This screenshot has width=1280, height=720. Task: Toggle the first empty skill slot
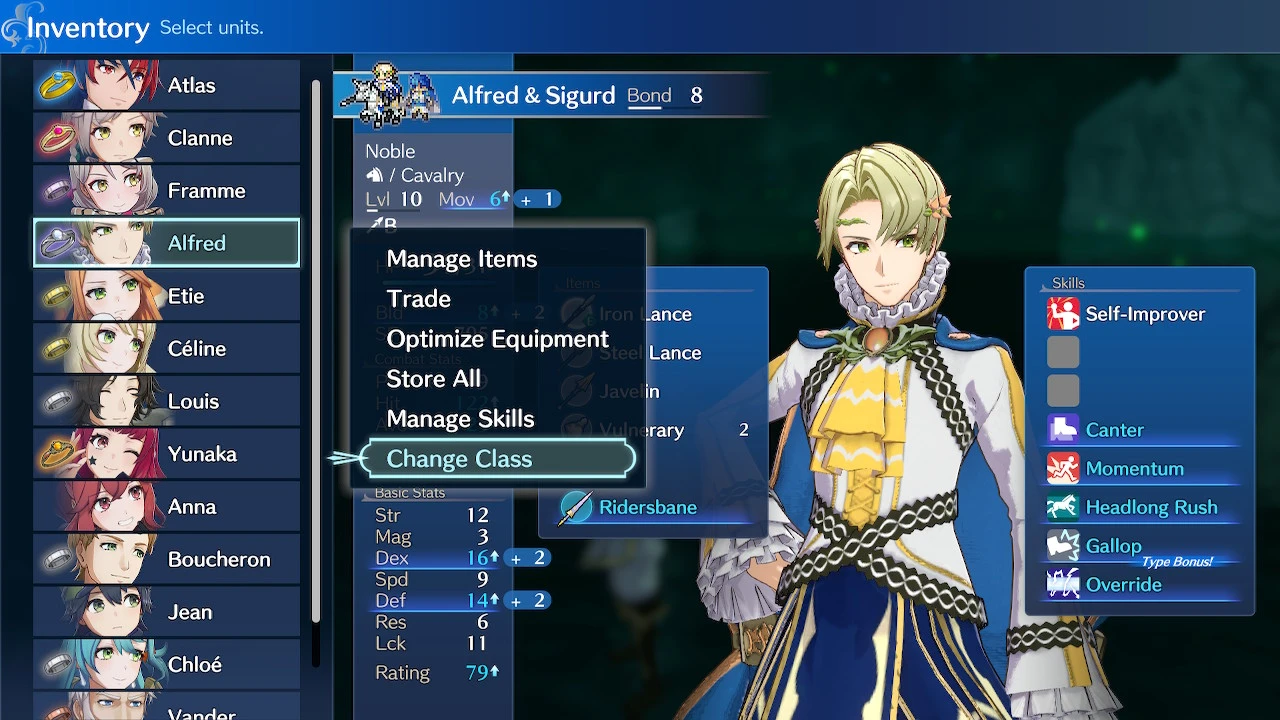point(1063,352)
